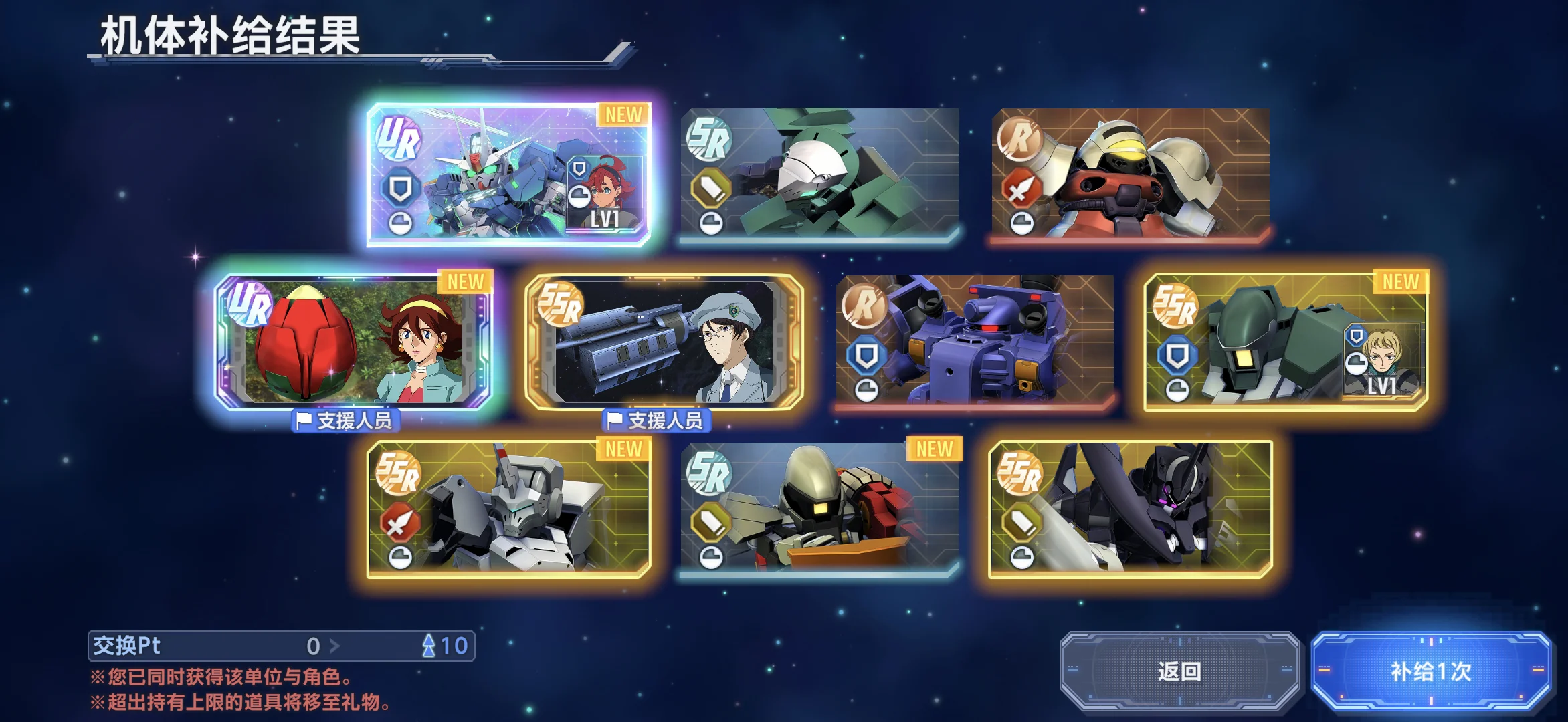1568x722 pixels.
Task: Choose the SR olive mech with red claw
Action: point(819,508)
